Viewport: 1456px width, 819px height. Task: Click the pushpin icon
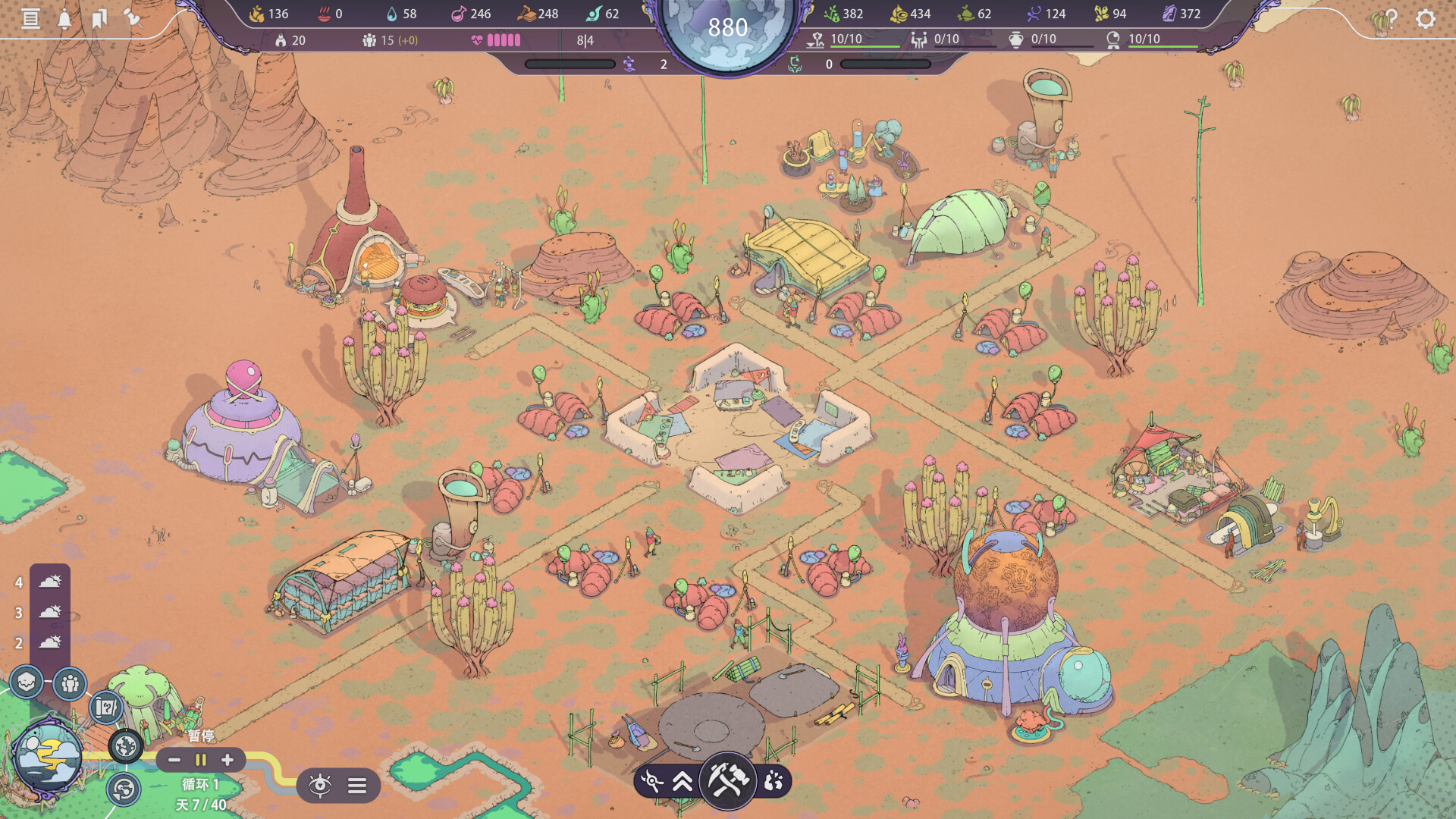[x=133, y=17]
